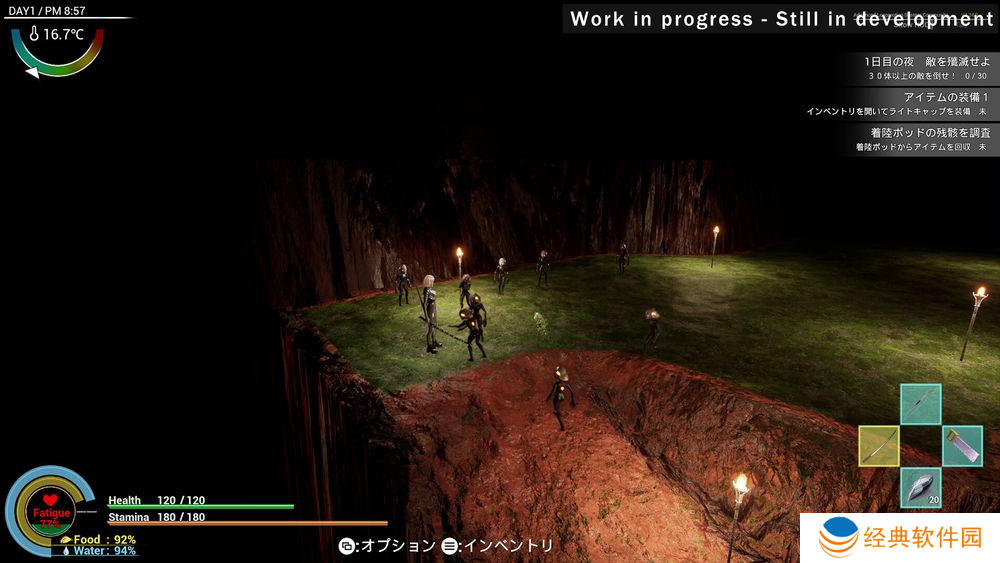Select the highlighted katana quick slot
The height and width of the screenshot is (563, 1000).
pos(879,446)
